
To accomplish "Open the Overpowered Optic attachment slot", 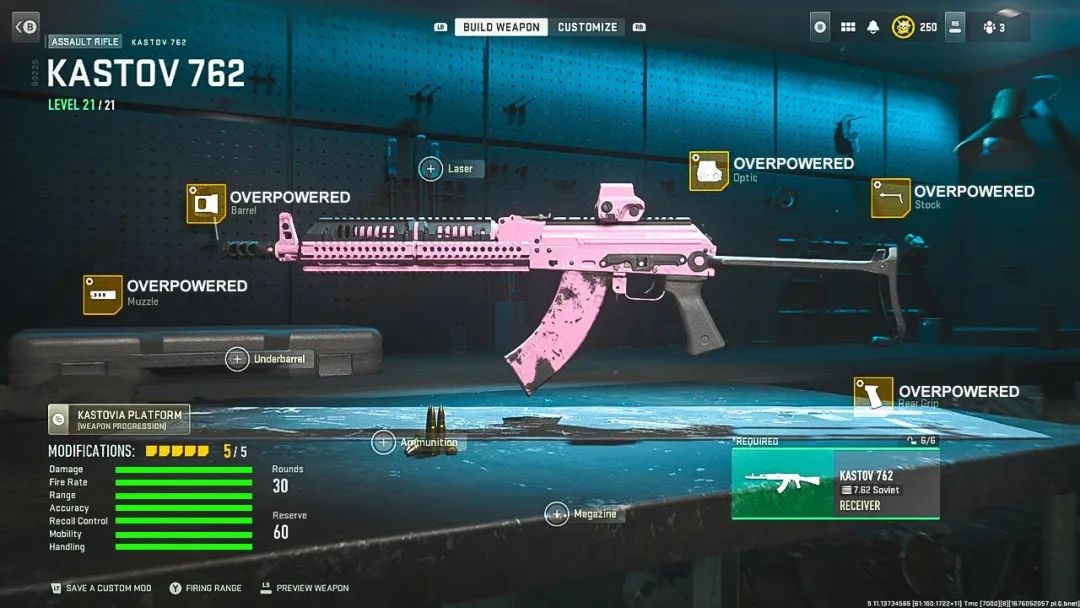I will (x=708, y=171).
